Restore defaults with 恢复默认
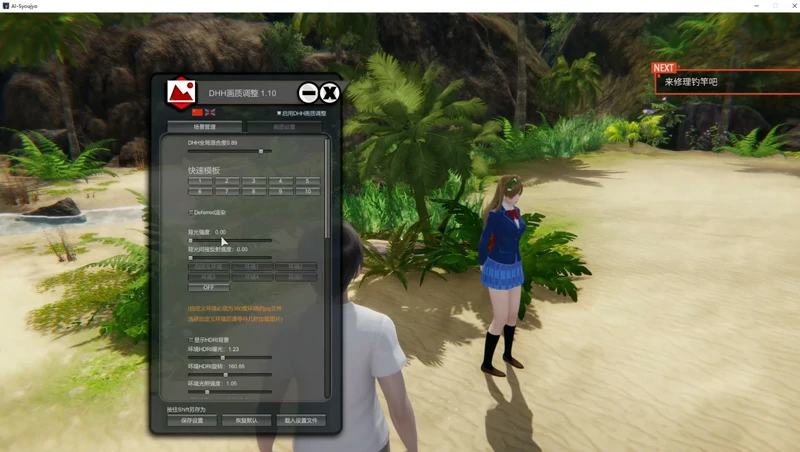This screenshot has width=800, height=452. tap(246, 421)
